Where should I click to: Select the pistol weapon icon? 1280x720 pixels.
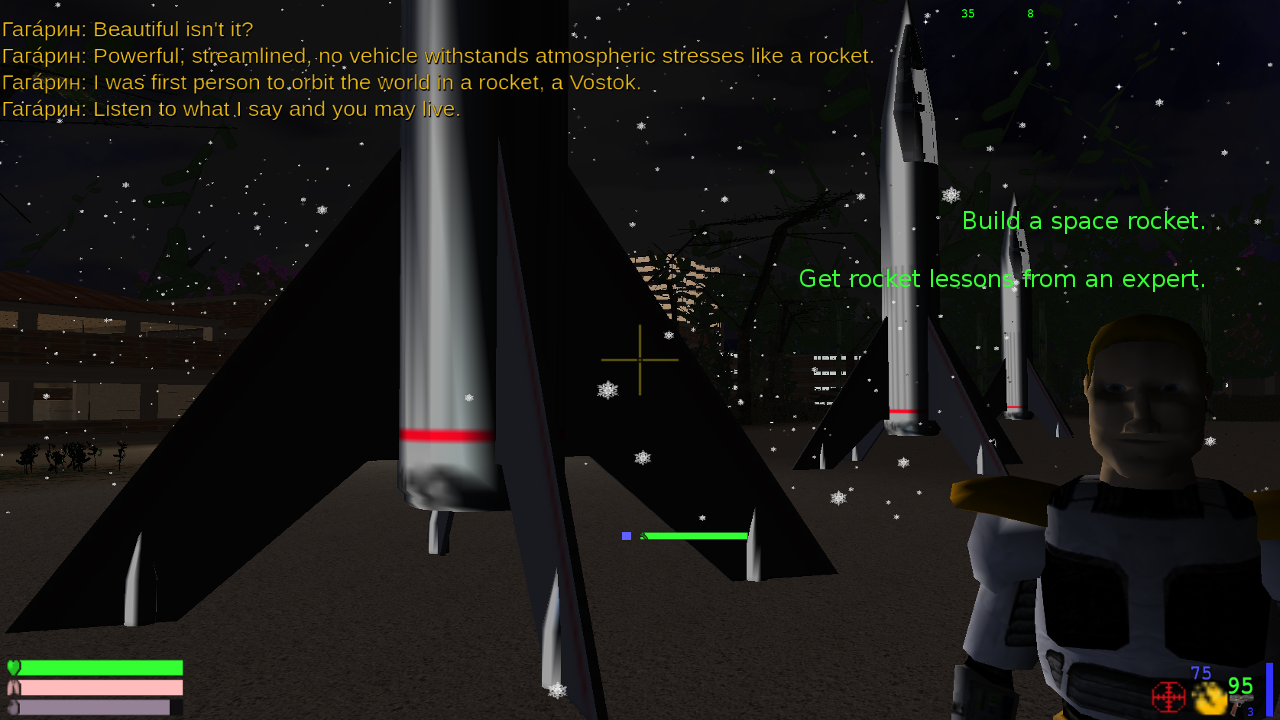click(1241, 704)
